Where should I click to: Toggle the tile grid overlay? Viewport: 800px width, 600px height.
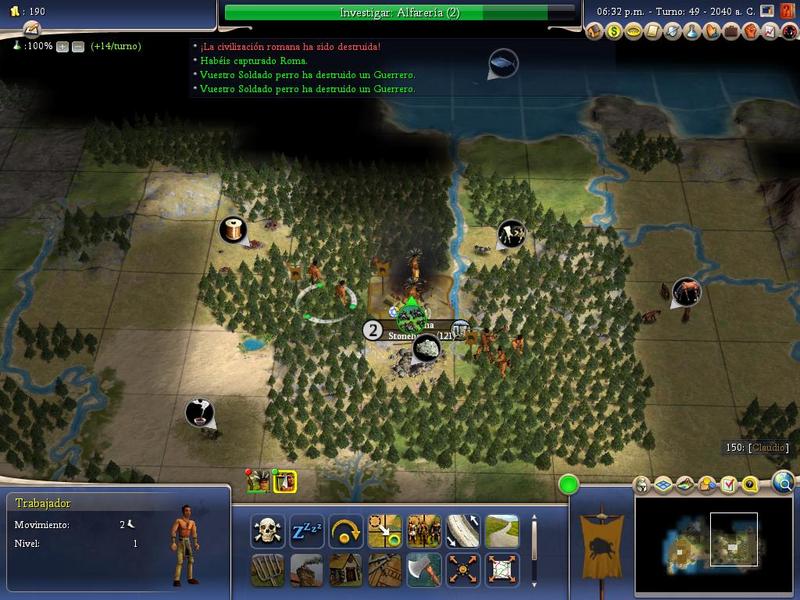(663, 485)
